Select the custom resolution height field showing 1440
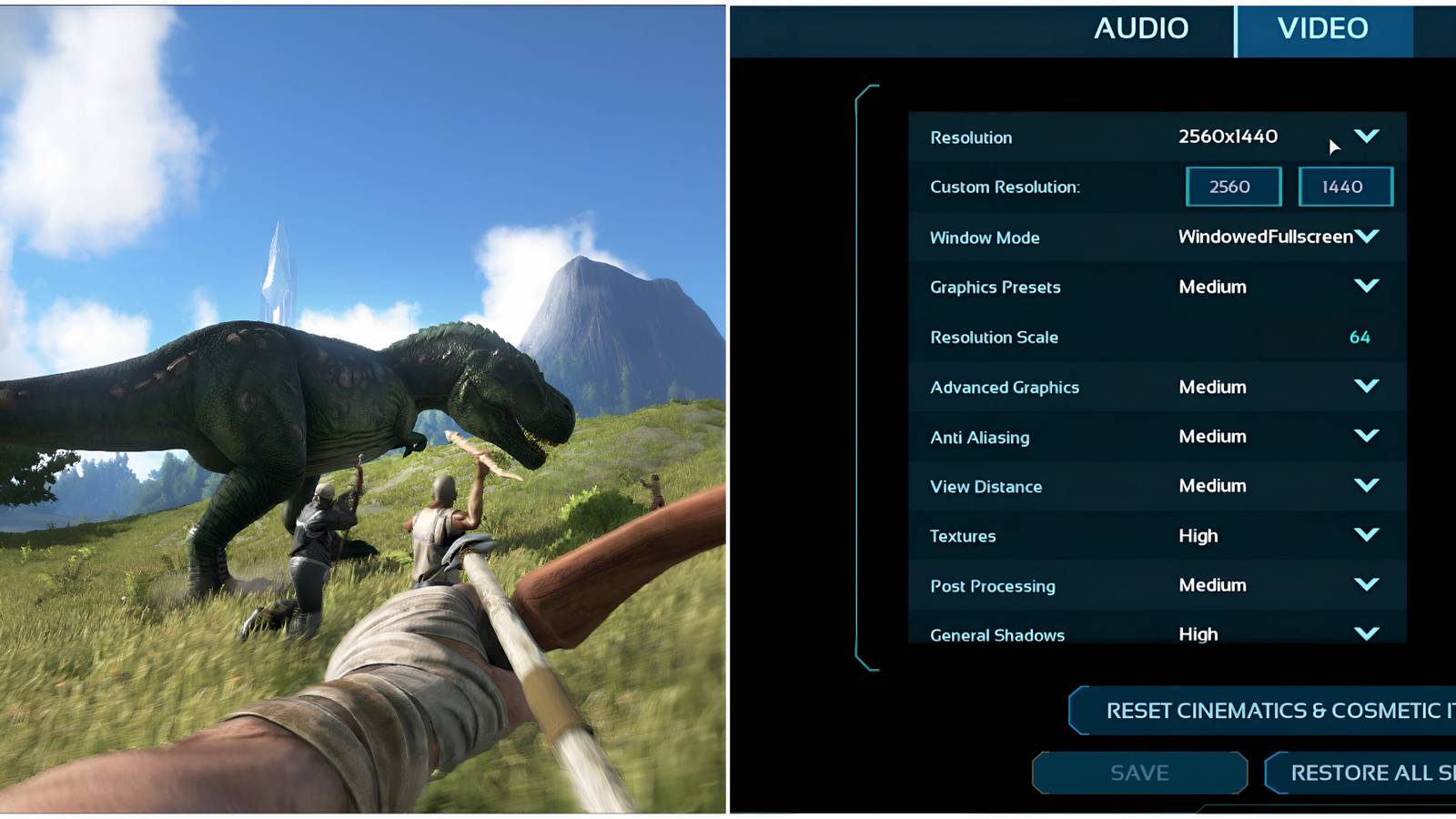The image size is (1456, 819). [x=1345, y=186]
